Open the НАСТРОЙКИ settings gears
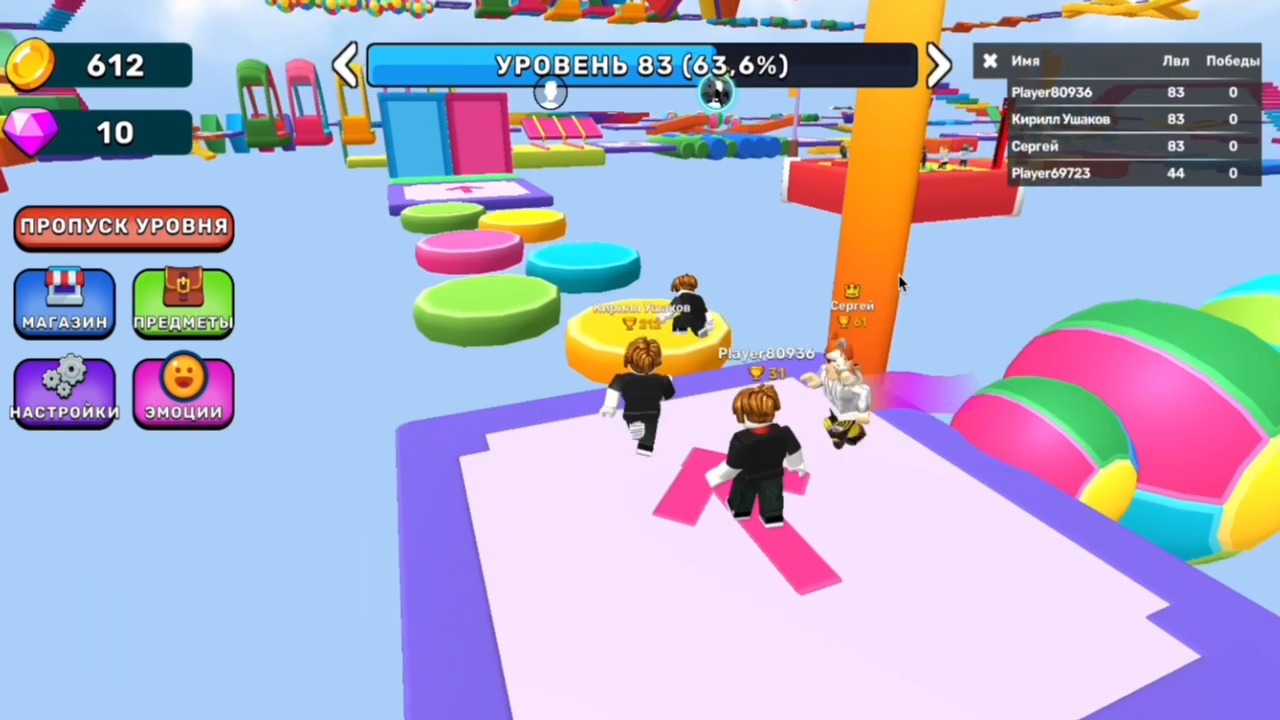This screenshot has height=720, width=1280. [64, 390]
